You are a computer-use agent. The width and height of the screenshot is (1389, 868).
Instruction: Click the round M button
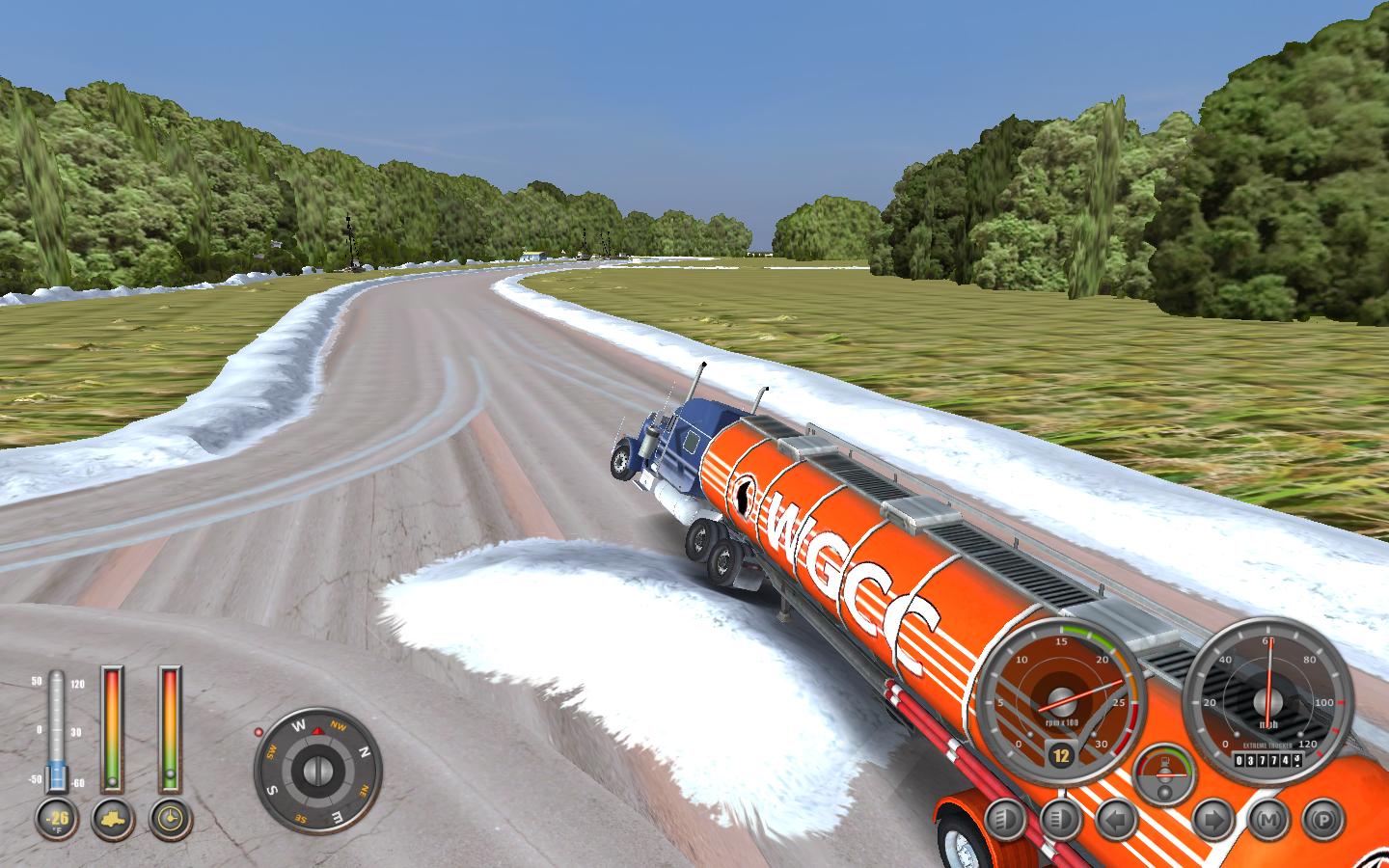coord(1268,820)
